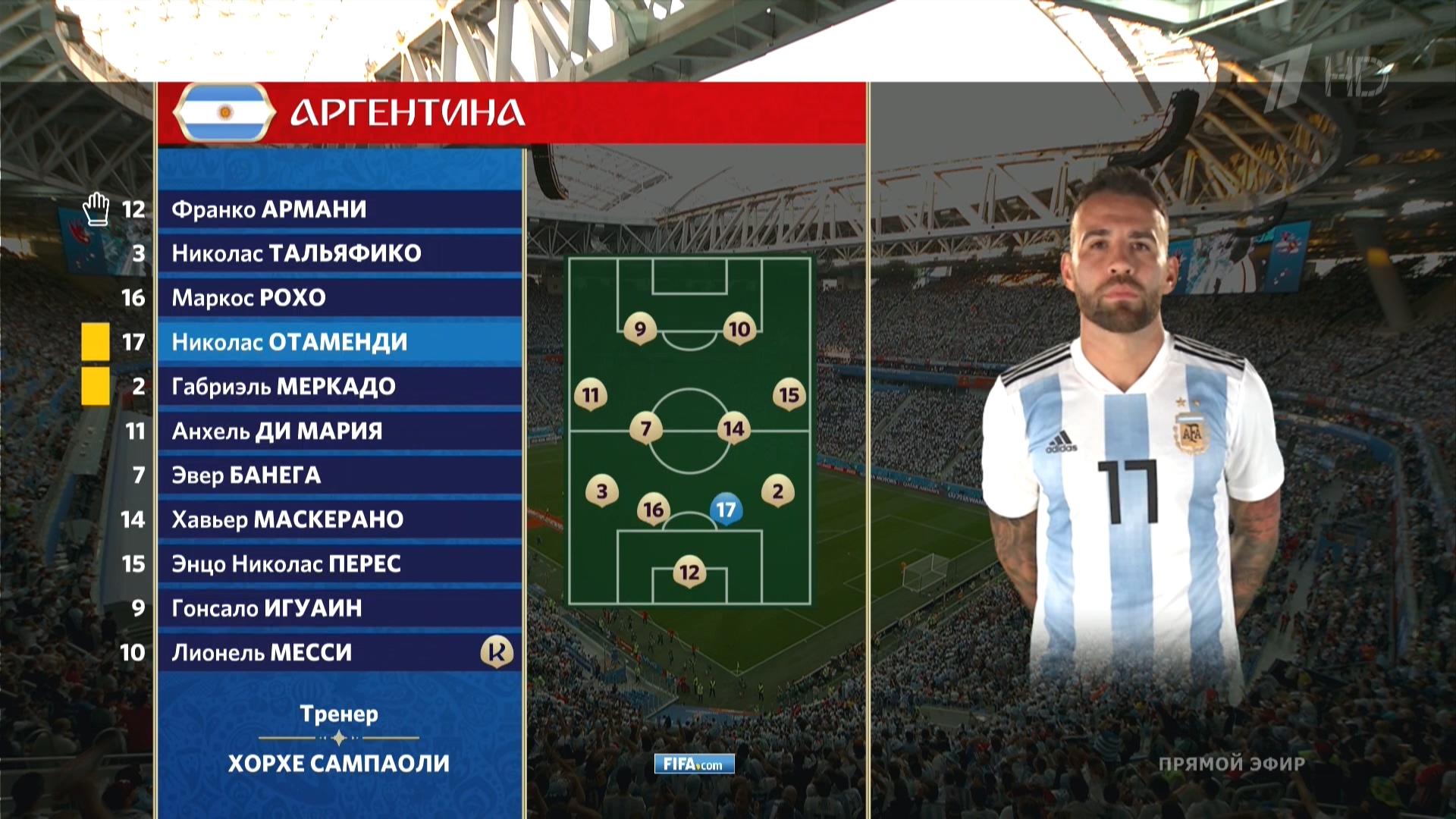Click the blue number 17 formation marker
The image size is (1456, 819).
coord(726,510)
